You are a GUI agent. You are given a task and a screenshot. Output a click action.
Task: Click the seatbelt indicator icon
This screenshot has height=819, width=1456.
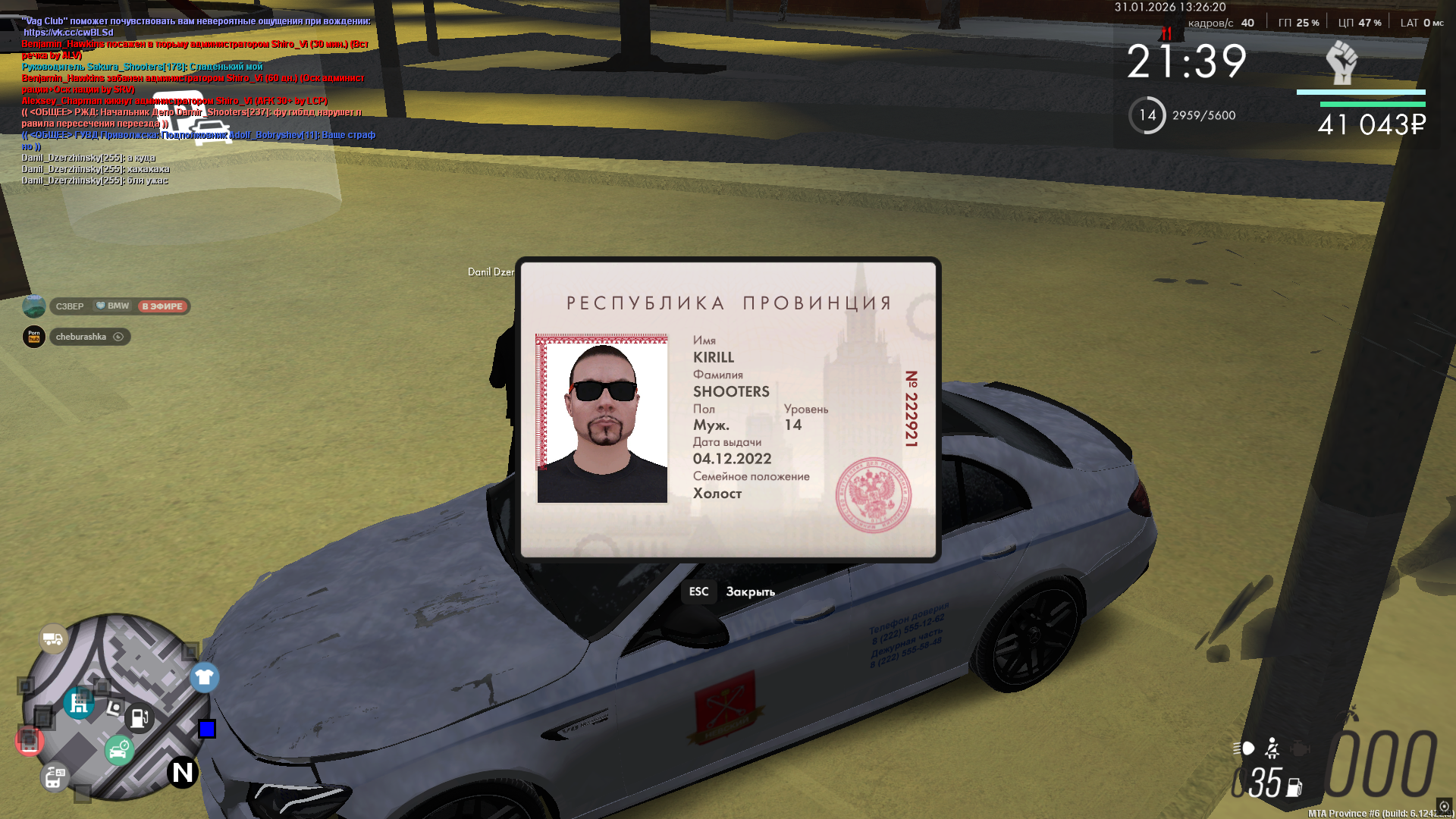1272,748
